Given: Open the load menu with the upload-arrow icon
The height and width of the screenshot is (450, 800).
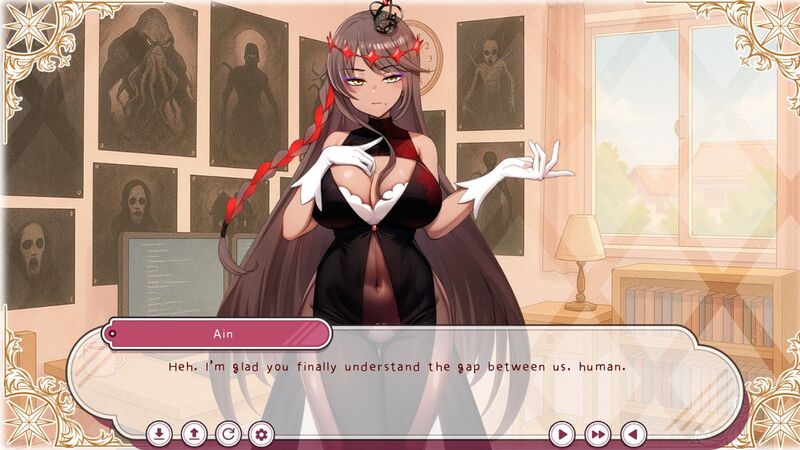Looking at the screenshot, I should (193, 434).
